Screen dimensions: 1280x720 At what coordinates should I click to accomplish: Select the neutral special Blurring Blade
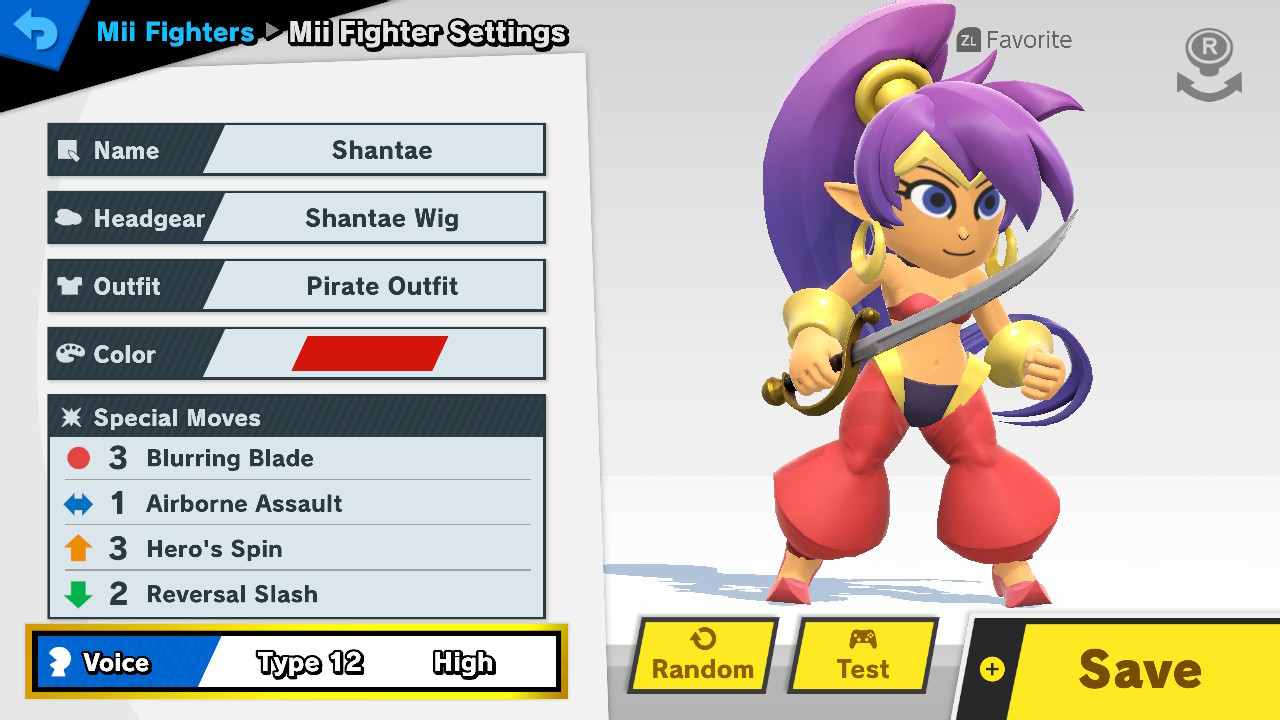point(230,458)
